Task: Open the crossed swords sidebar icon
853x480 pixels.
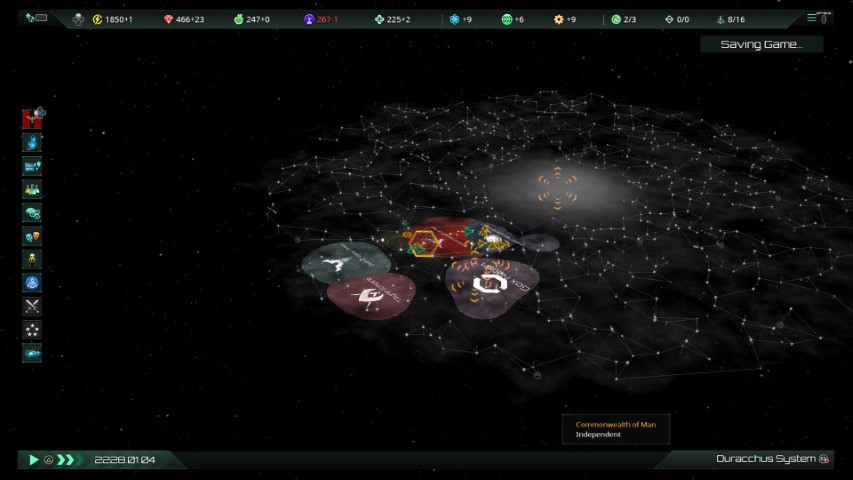Action: (32, 306)
